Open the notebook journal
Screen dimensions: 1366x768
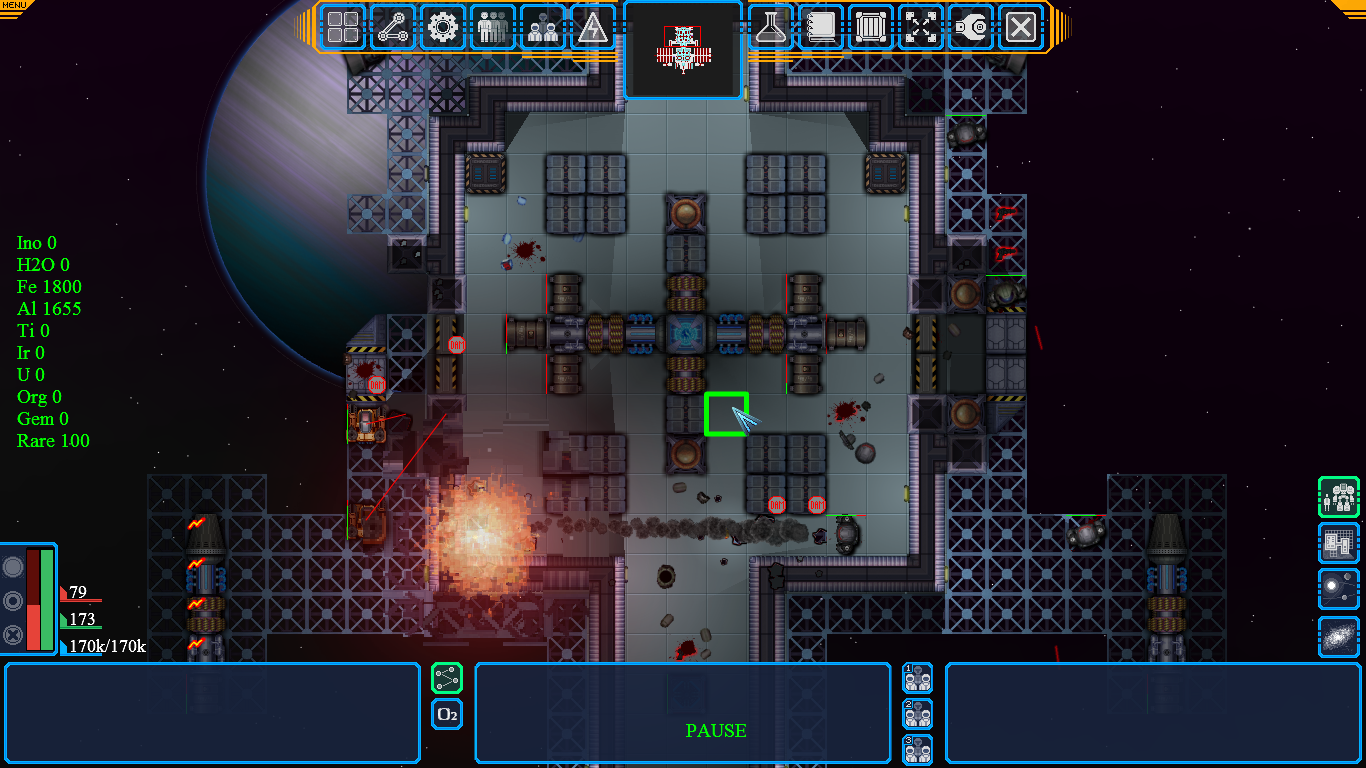(821, 27)
